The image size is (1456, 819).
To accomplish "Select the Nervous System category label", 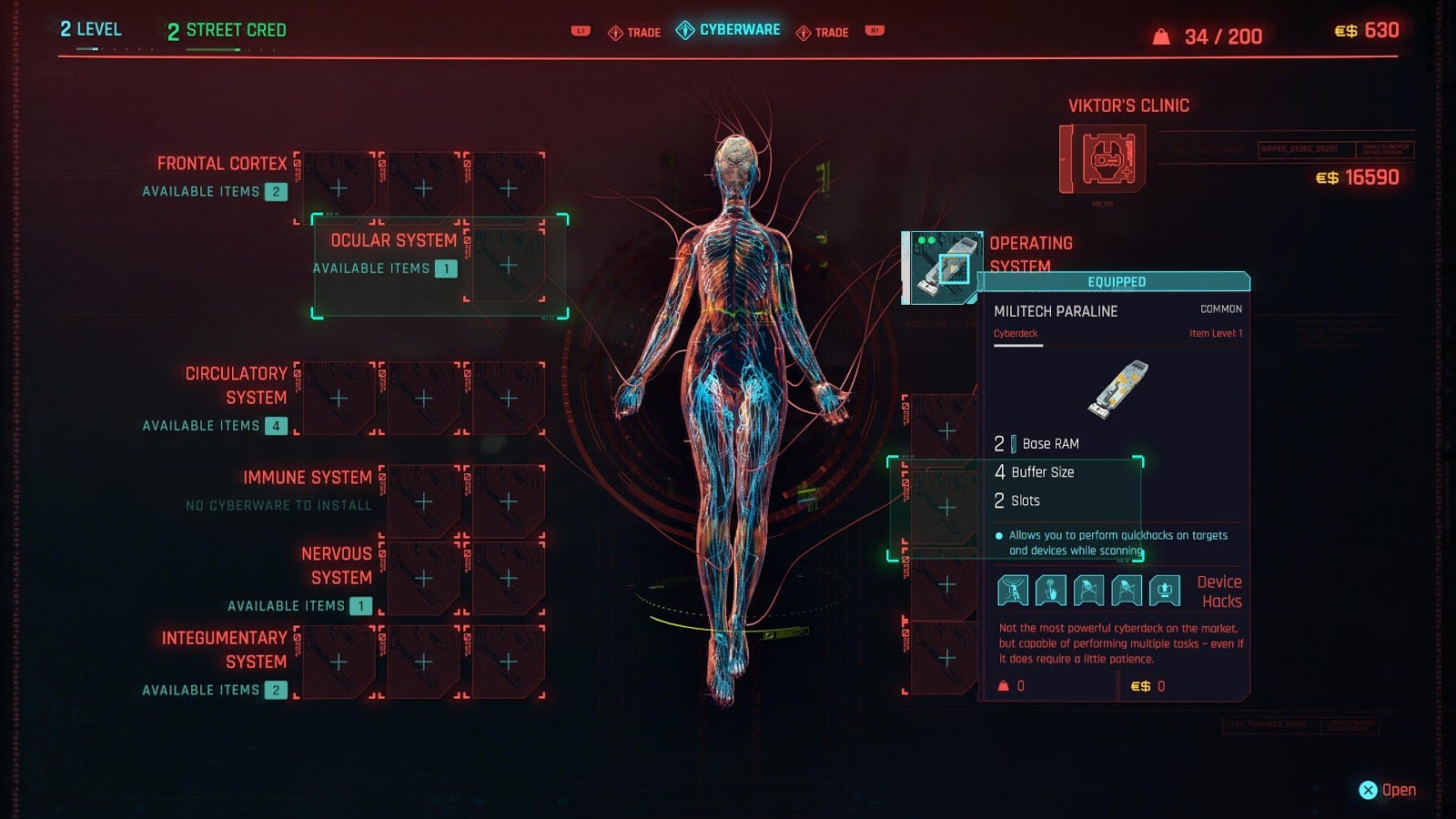I will click(336, 565).
